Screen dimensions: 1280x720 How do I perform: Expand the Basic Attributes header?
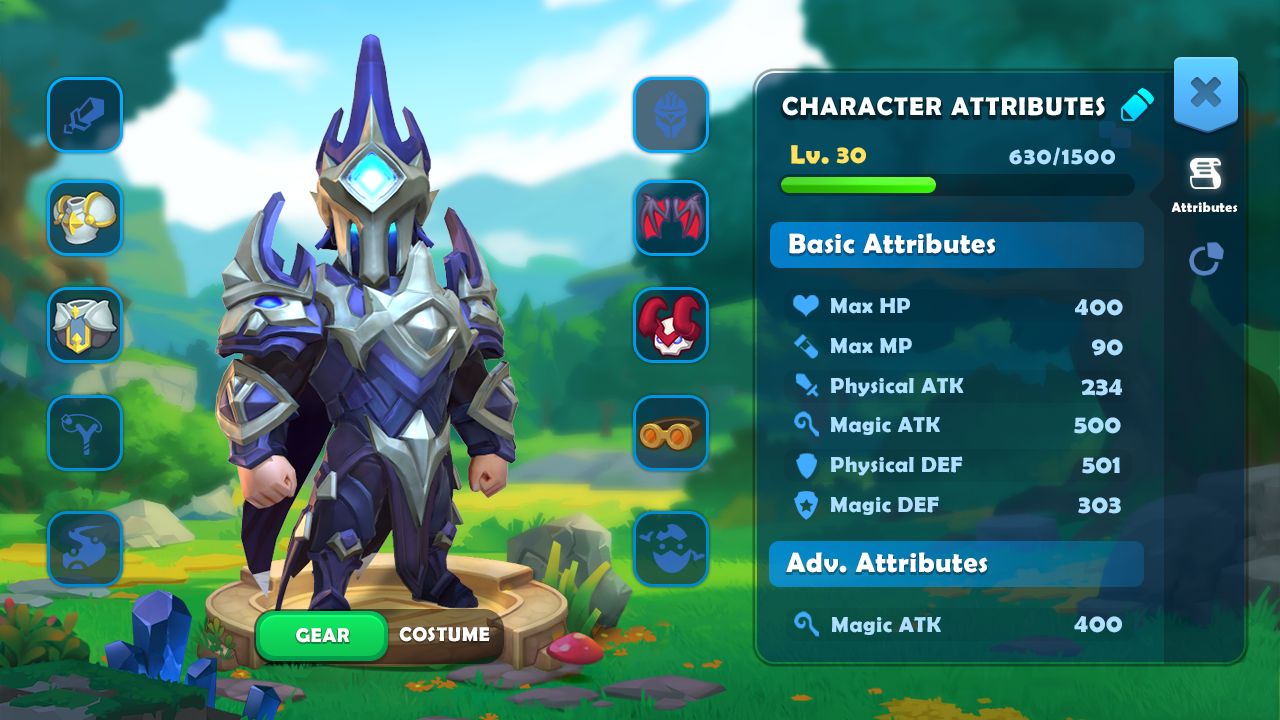coord(956,245)
